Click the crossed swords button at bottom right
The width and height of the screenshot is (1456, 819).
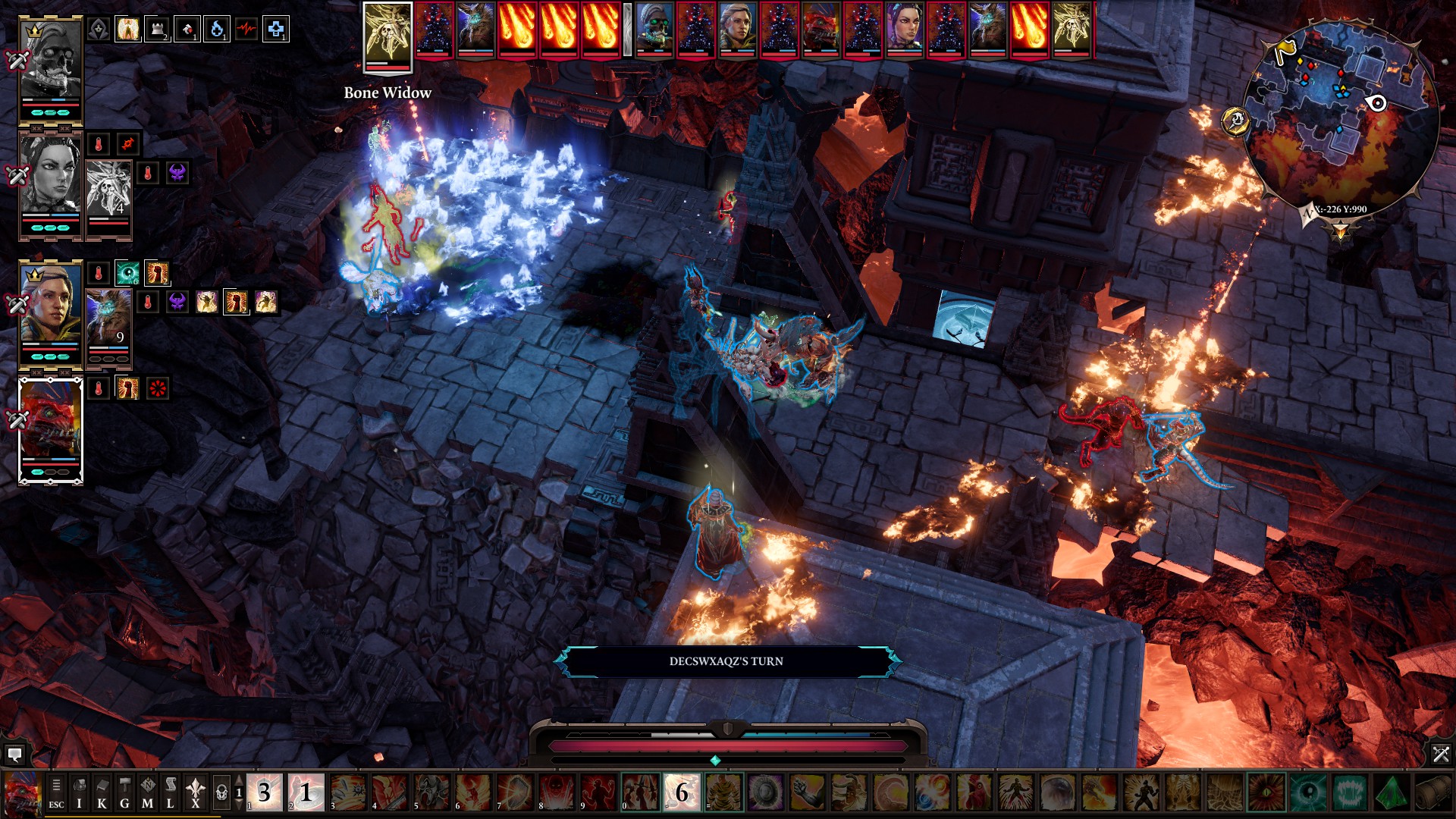coord(1440,754)
